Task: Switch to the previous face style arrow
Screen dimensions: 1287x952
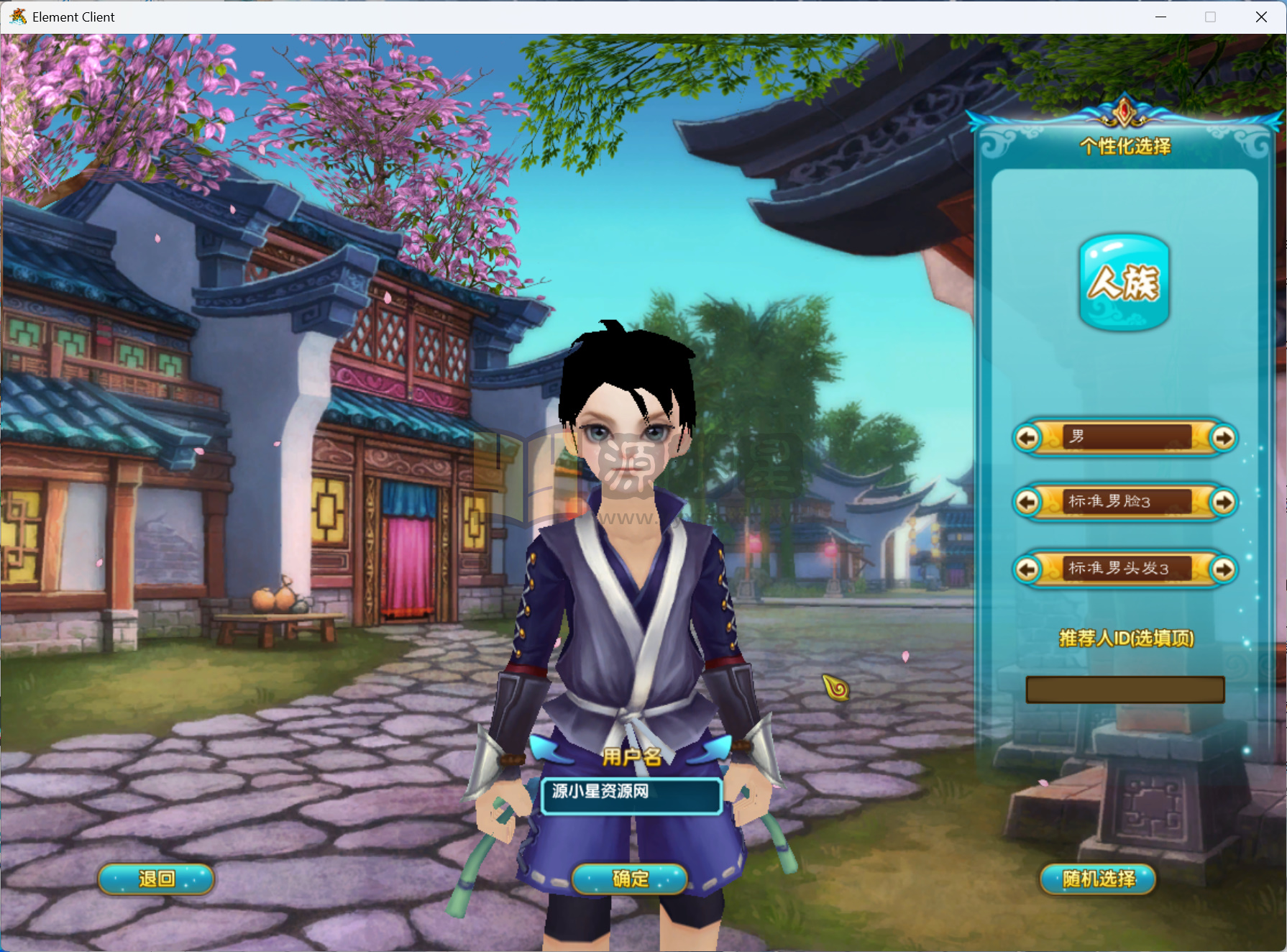Action: tap(1028, 503)
